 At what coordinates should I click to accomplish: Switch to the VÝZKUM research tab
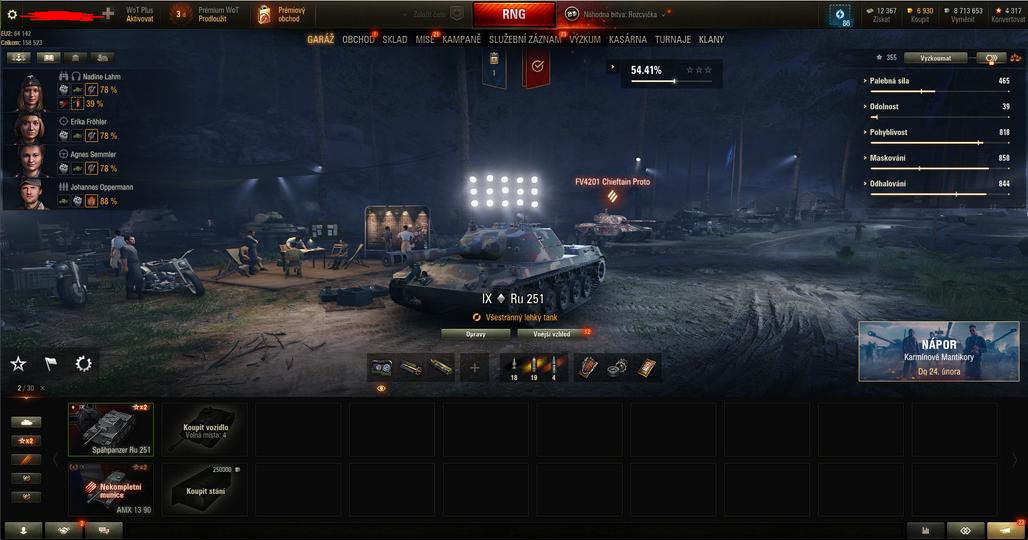coord(584,40)
